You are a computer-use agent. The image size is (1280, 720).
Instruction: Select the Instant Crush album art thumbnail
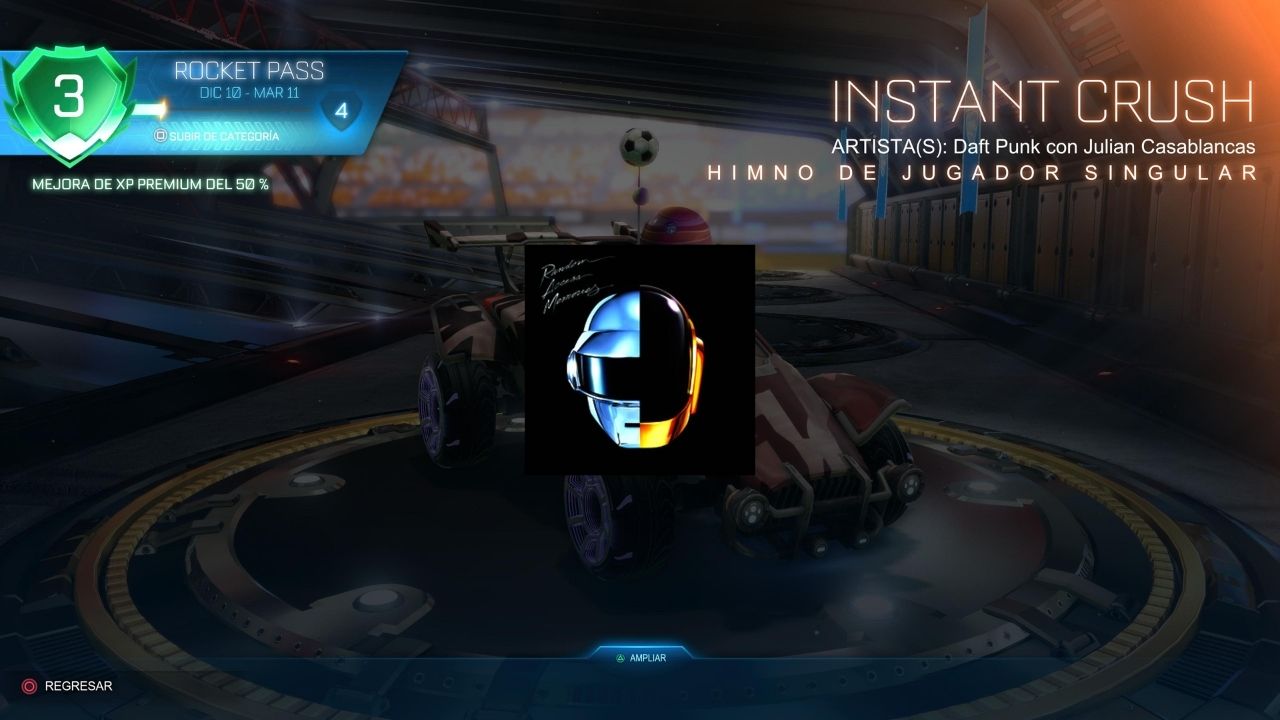pyautogui.click(x=639, y=359)
